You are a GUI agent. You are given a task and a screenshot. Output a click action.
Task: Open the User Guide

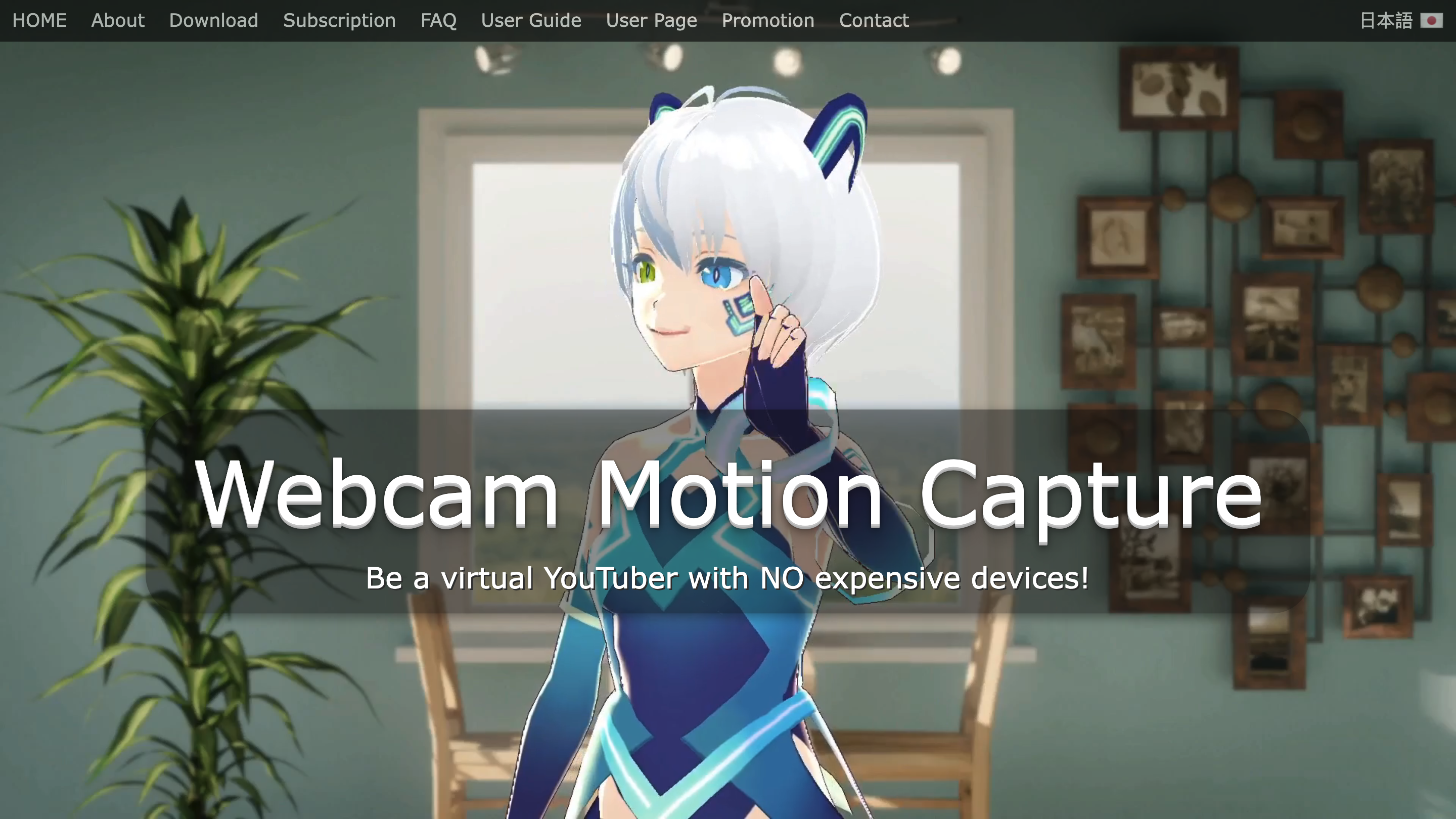(531, 20)
